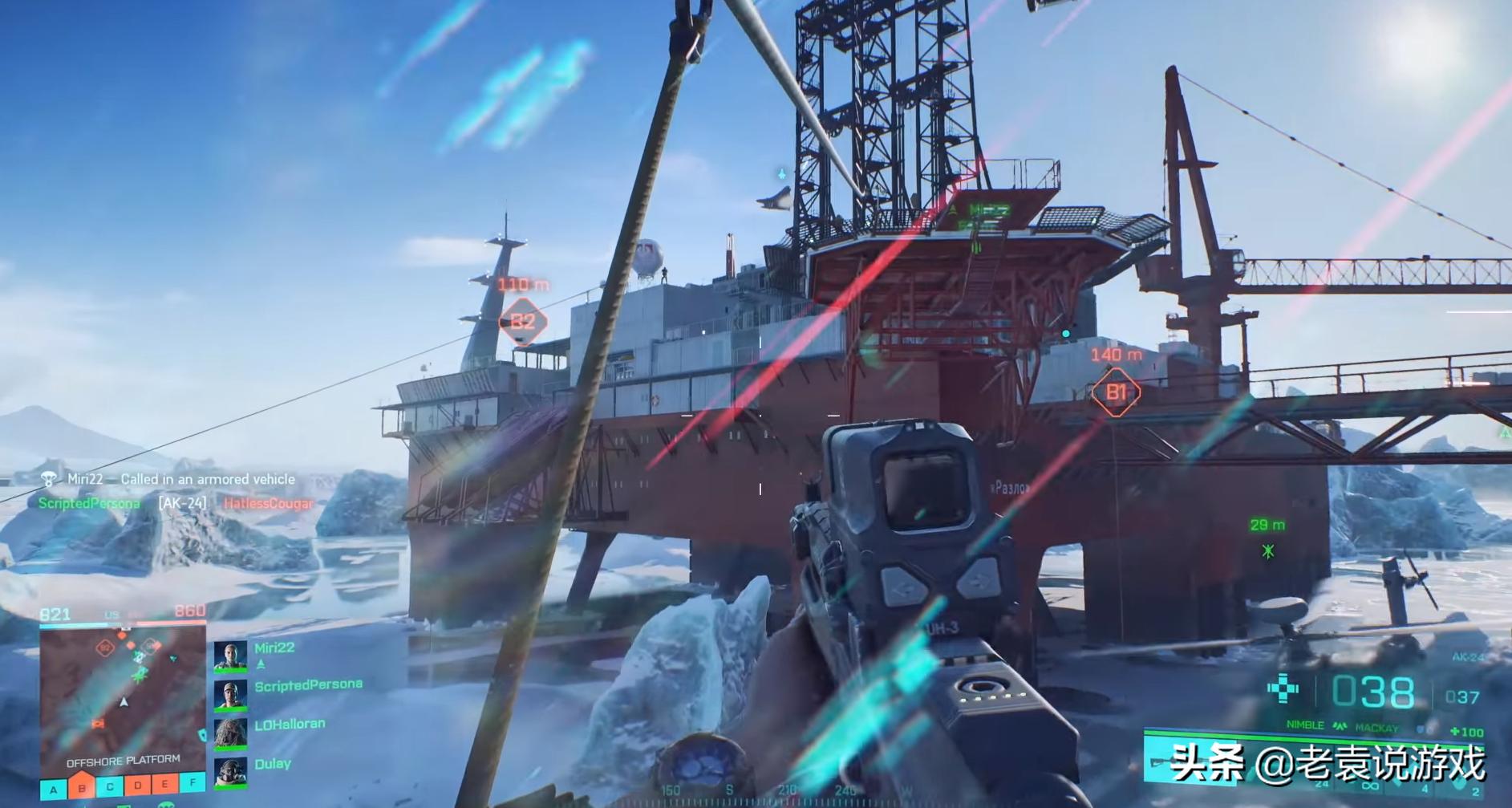Image resolution: width=1512 pixels, height=808 pixels.
Task: Choose the sector C flag indicator
Action: click(x=110, y=786)
